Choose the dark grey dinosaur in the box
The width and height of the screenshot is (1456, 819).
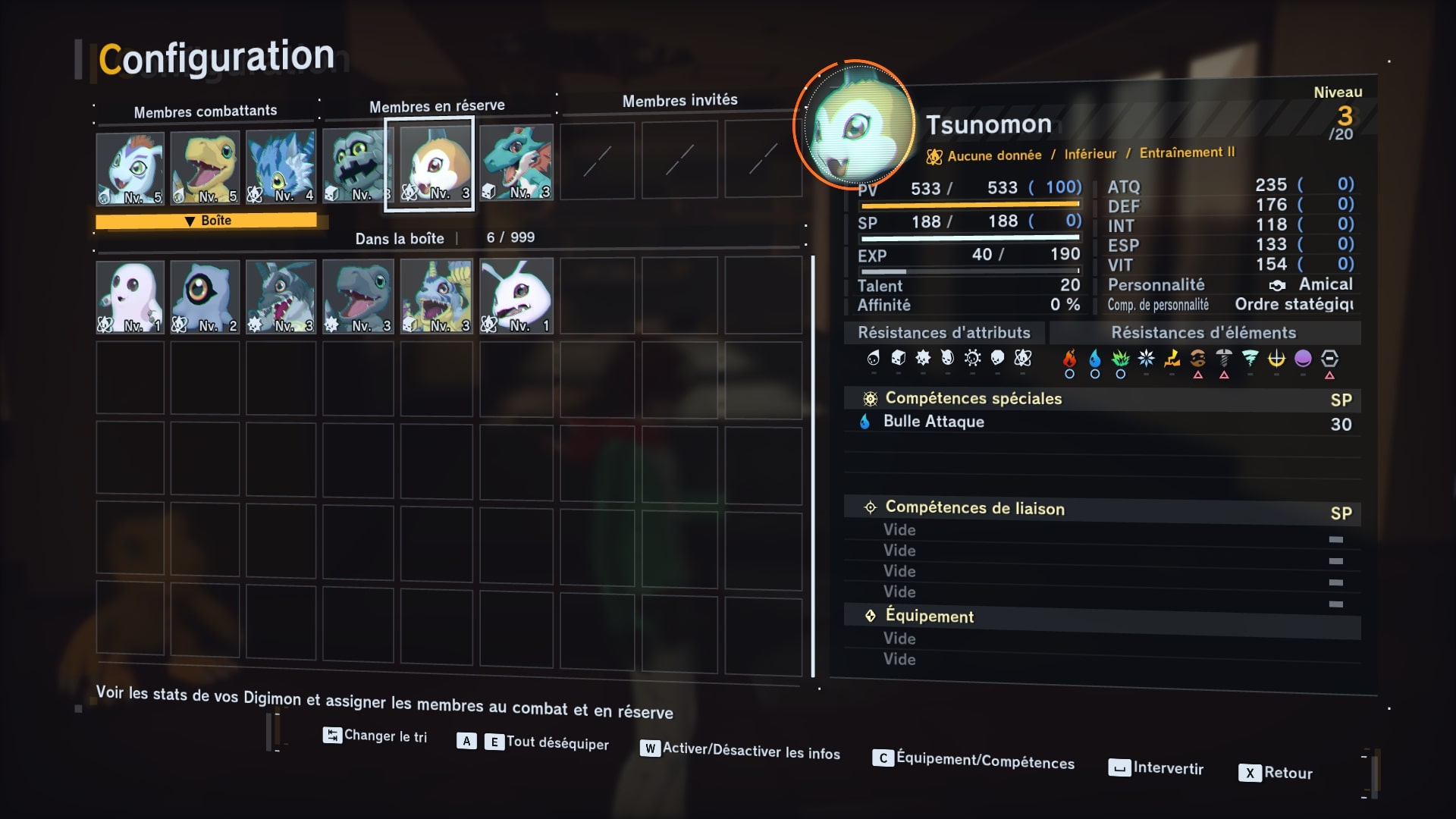pos(358,297)
